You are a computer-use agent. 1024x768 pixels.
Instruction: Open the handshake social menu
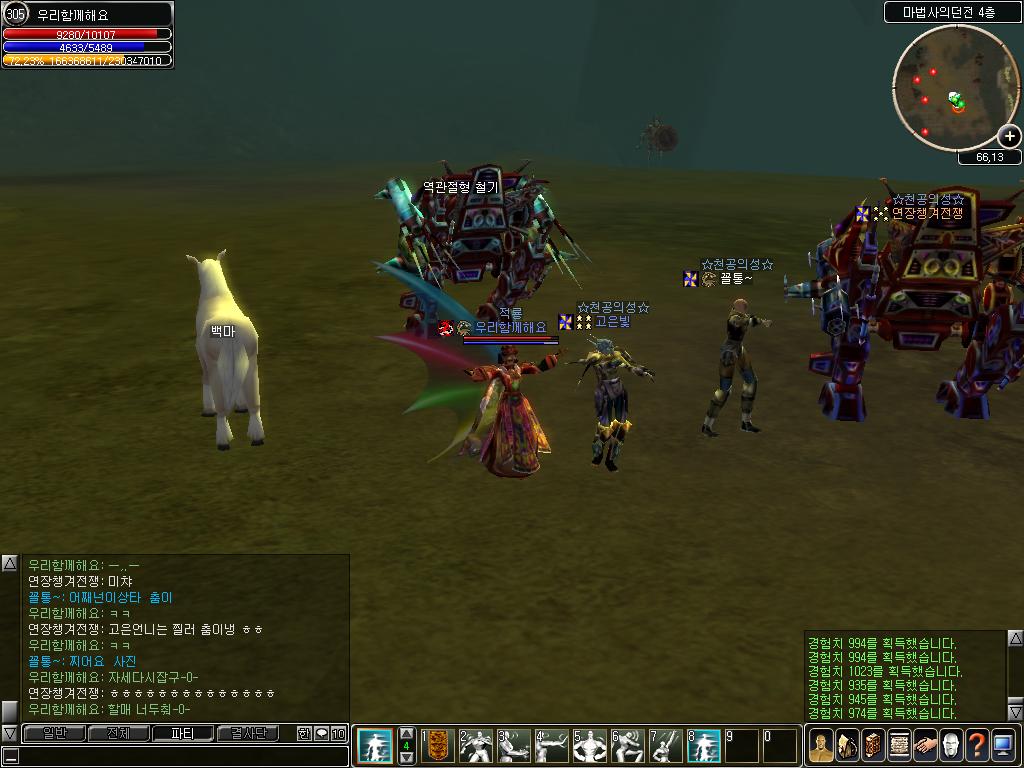coord(926,745)
